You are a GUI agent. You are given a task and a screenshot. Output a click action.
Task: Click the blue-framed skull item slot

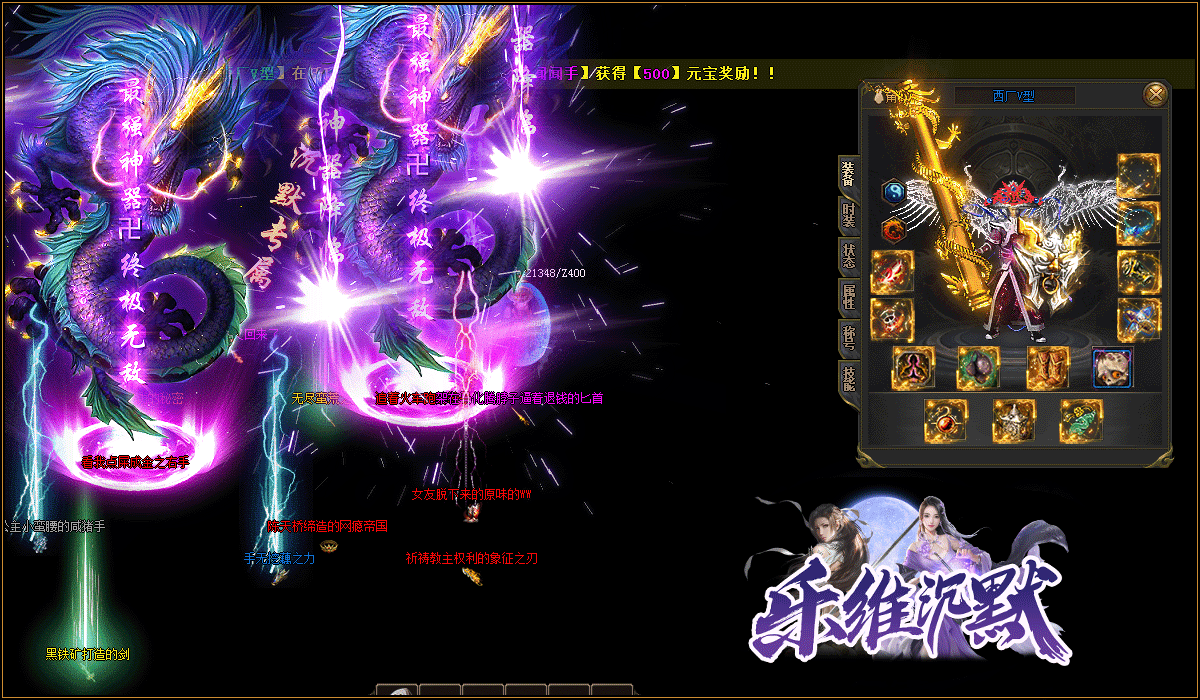pos(1113,367)
